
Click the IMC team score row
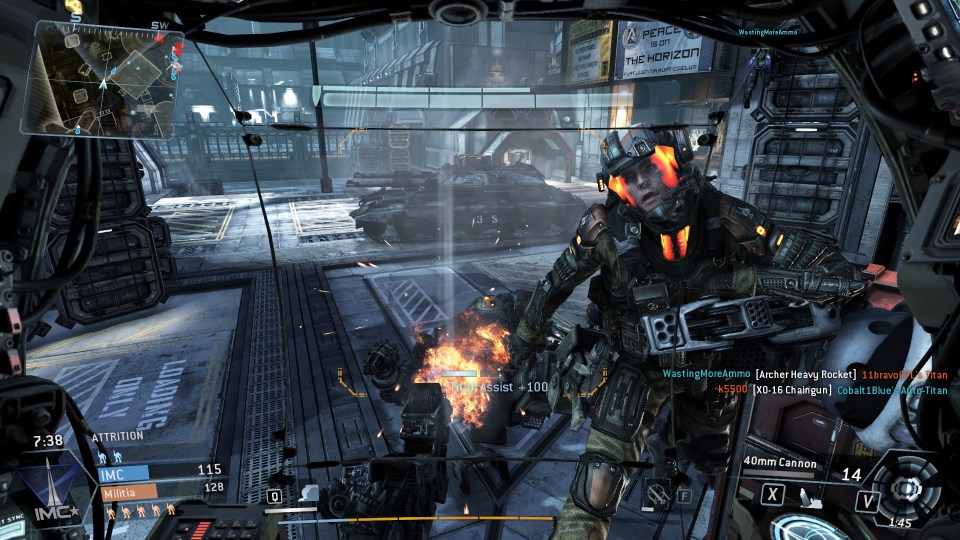pos(160,471)
